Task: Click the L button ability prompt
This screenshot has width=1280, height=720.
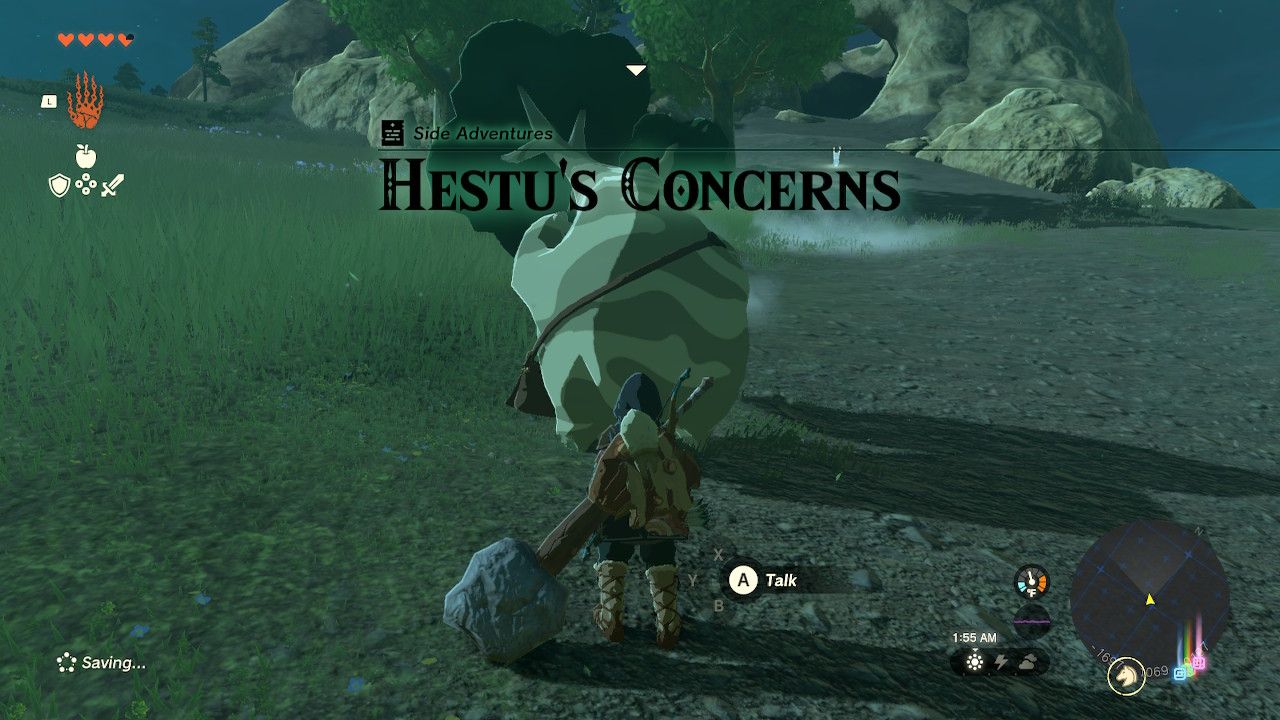Action: pyautogui.click(x=50, y=103)
